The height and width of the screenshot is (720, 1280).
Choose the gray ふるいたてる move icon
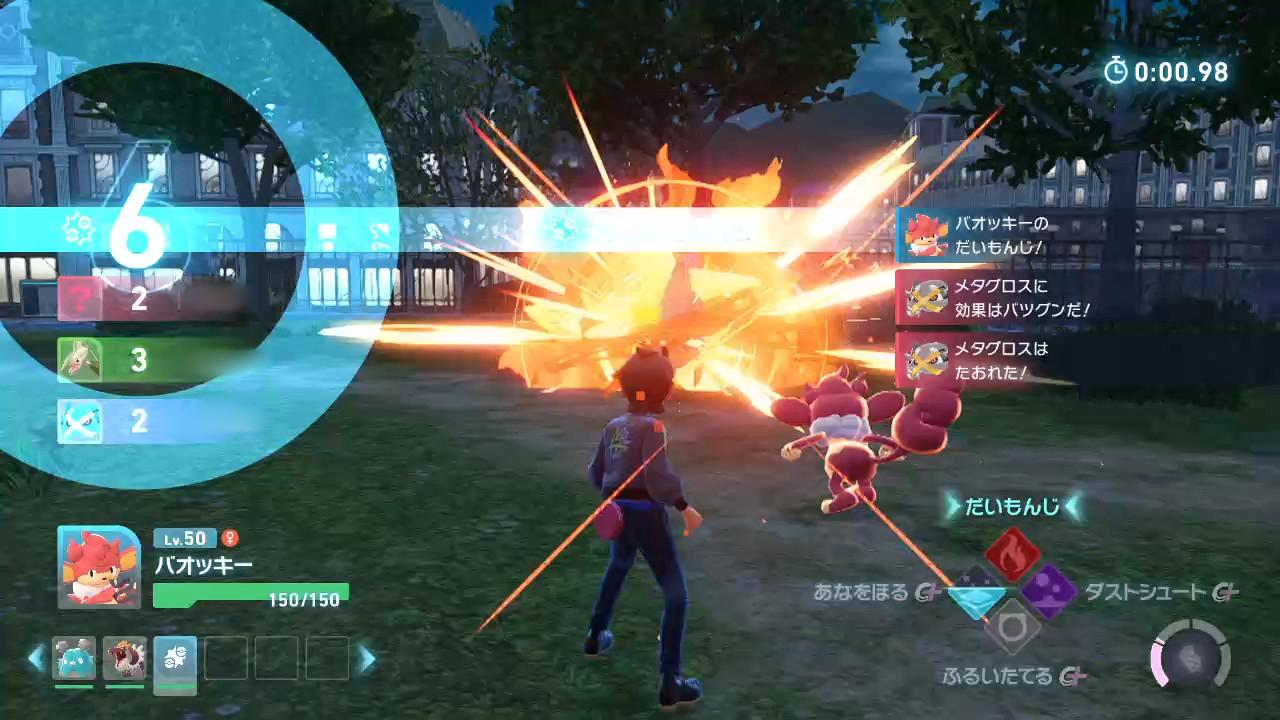click(x=1012, y=628)
